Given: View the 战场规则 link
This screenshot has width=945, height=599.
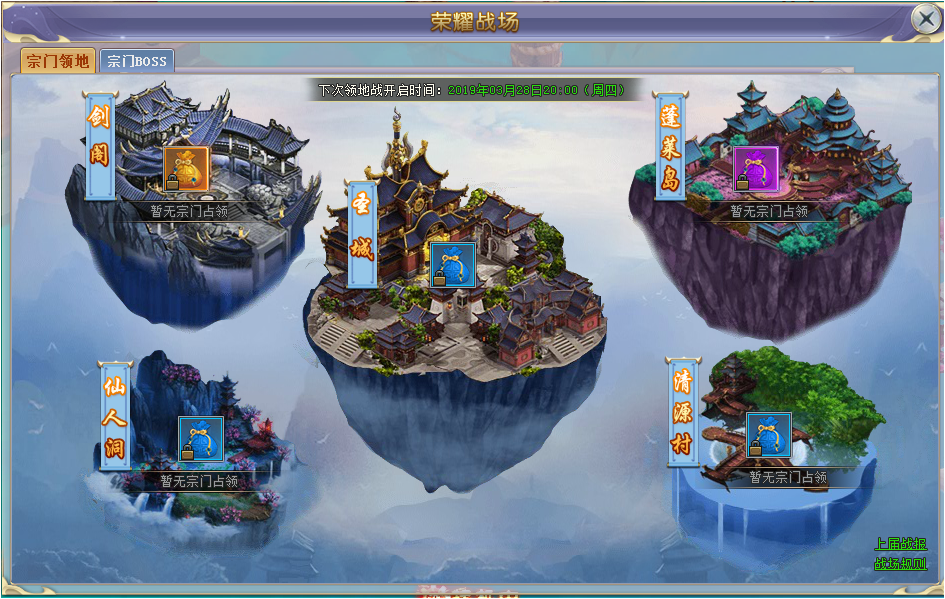Looking at the screenshot, I should click(x=901, y=564).
